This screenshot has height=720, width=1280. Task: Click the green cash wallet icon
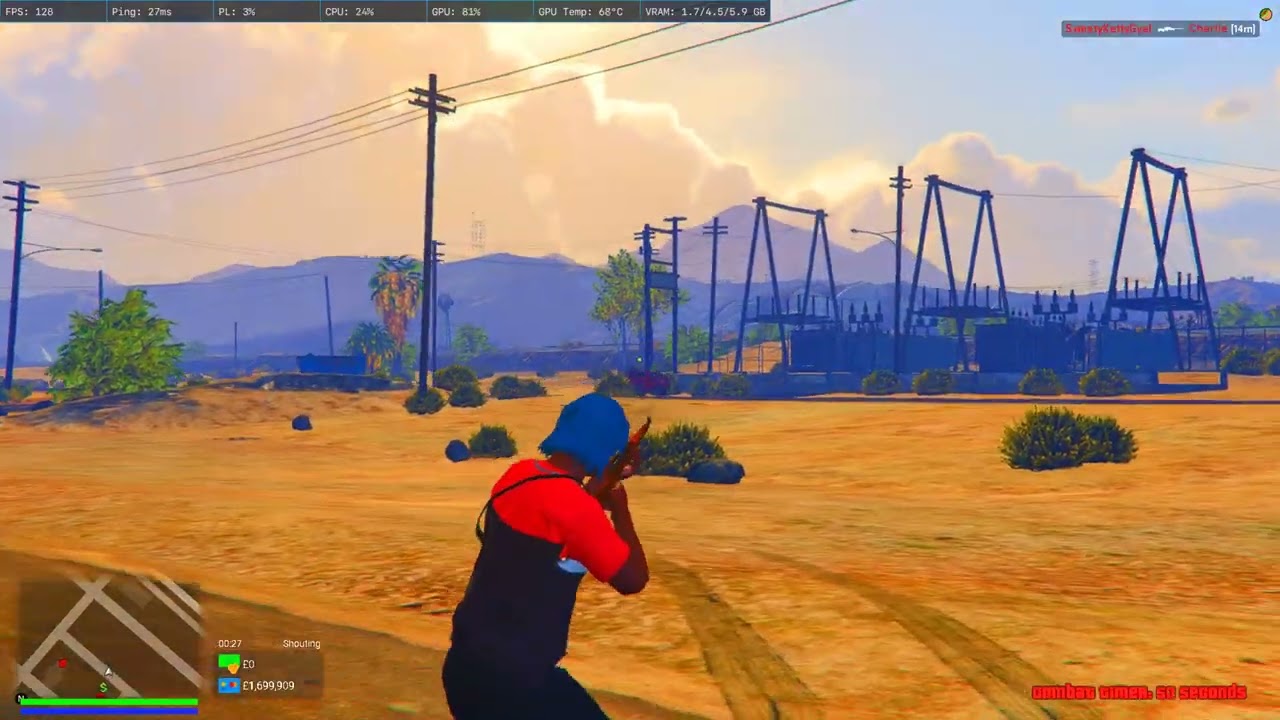[229, 664]
